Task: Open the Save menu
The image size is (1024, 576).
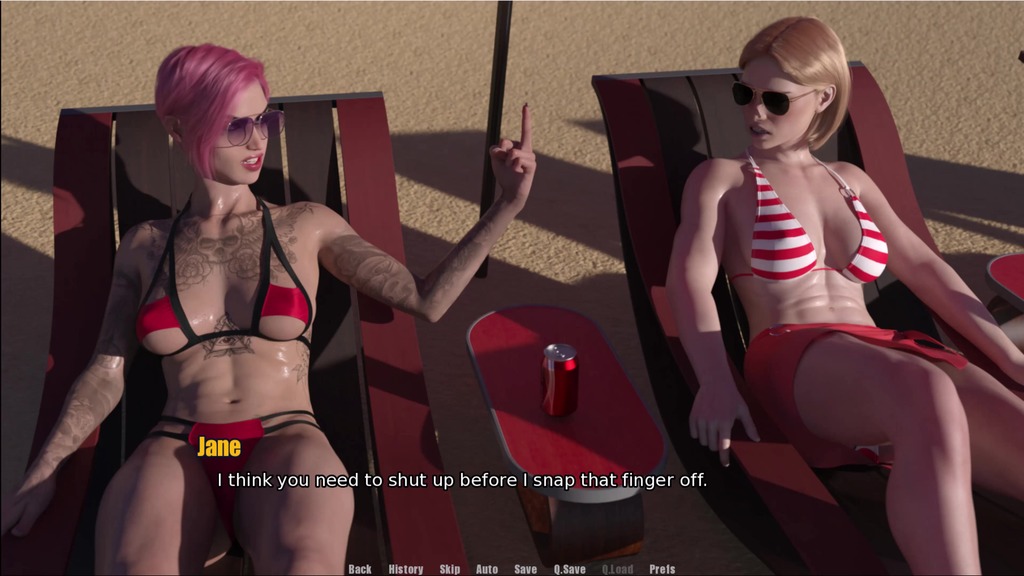Action: point(526,569)
